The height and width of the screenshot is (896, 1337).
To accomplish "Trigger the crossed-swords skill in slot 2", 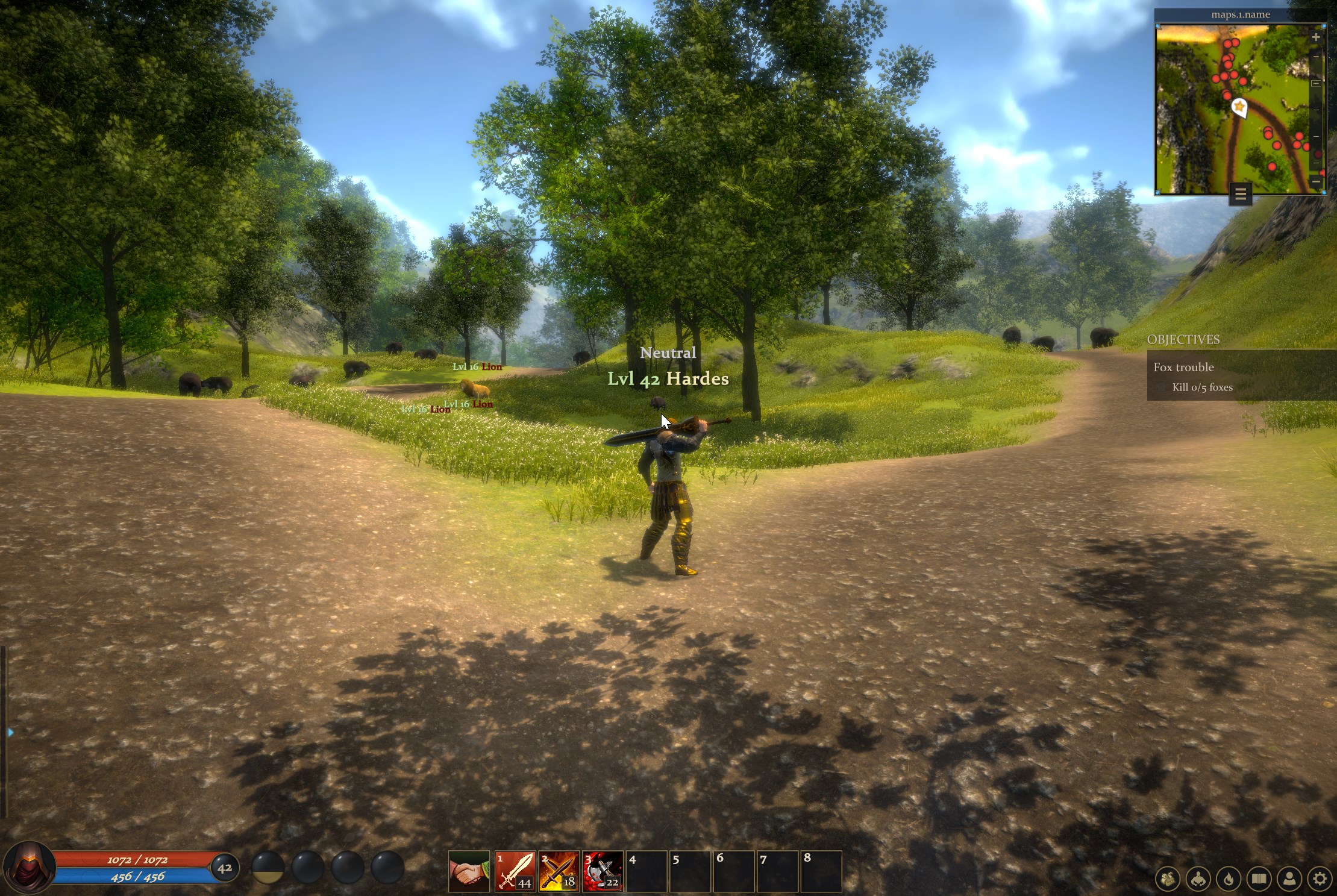I will point(559,869).
